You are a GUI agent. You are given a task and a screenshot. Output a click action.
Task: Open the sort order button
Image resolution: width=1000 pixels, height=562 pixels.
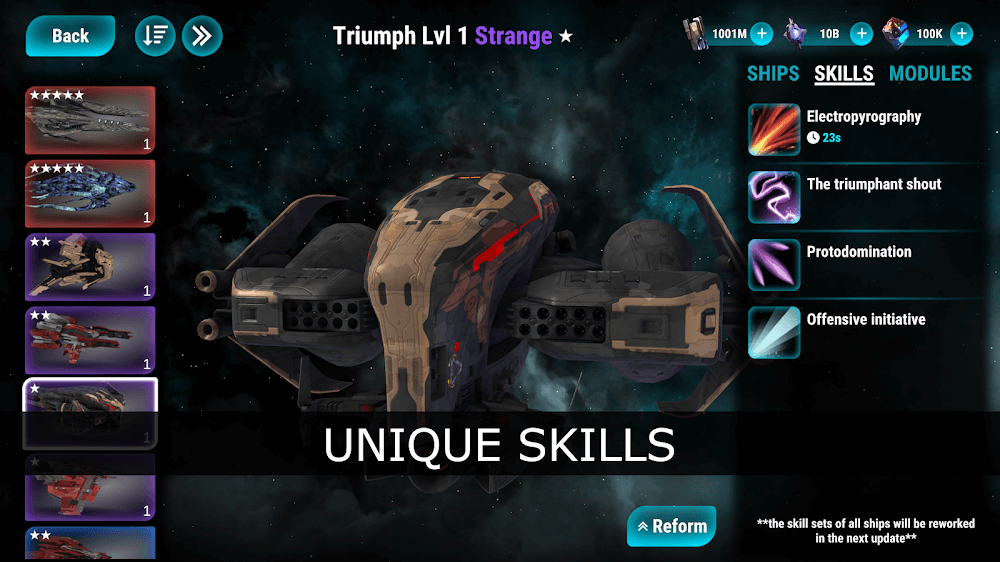(x=155, y=36)
